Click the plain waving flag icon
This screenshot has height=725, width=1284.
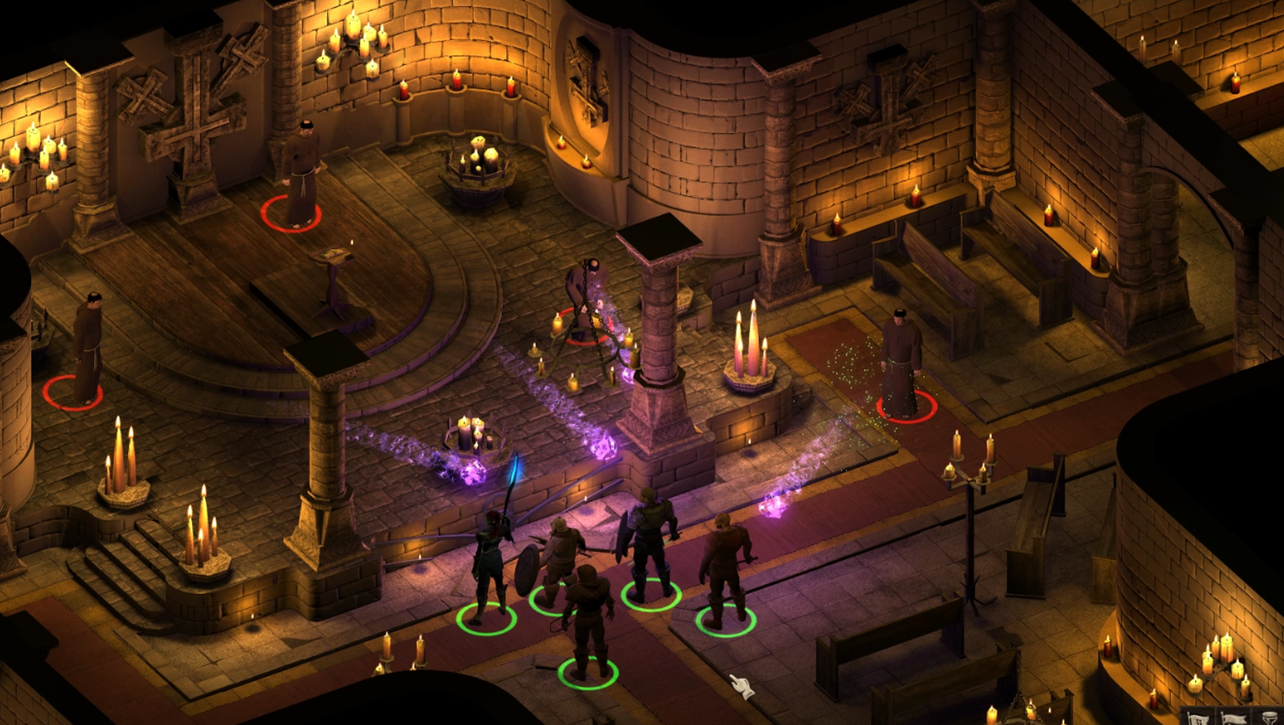(x=1234, y=719)
